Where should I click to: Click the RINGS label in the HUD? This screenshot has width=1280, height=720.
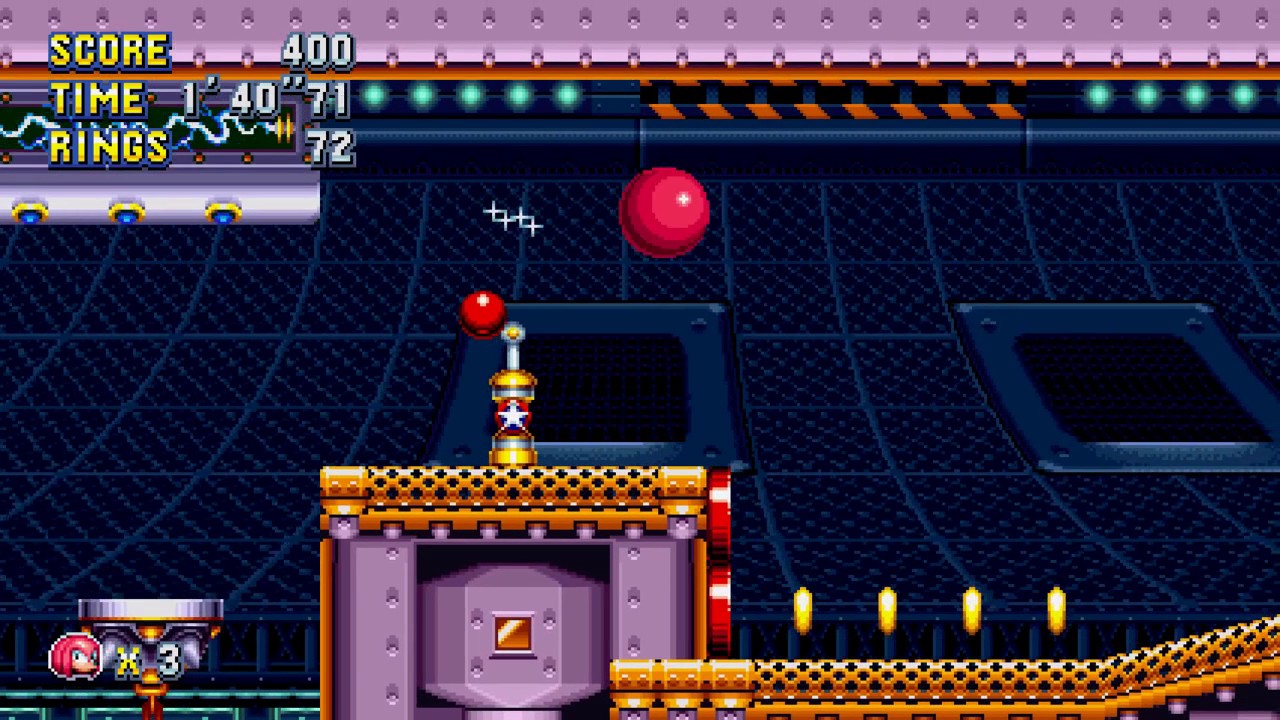pyautogui.click(x=108, y=147)
